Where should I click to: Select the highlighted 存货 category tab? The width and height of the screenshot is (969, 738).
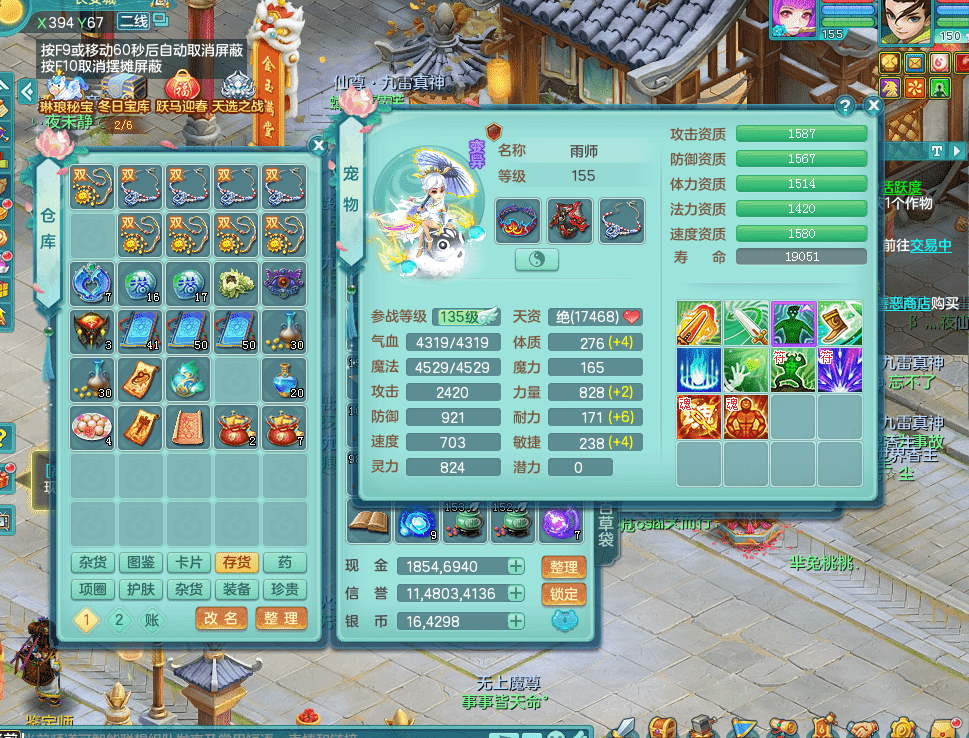tap(236, 563)
